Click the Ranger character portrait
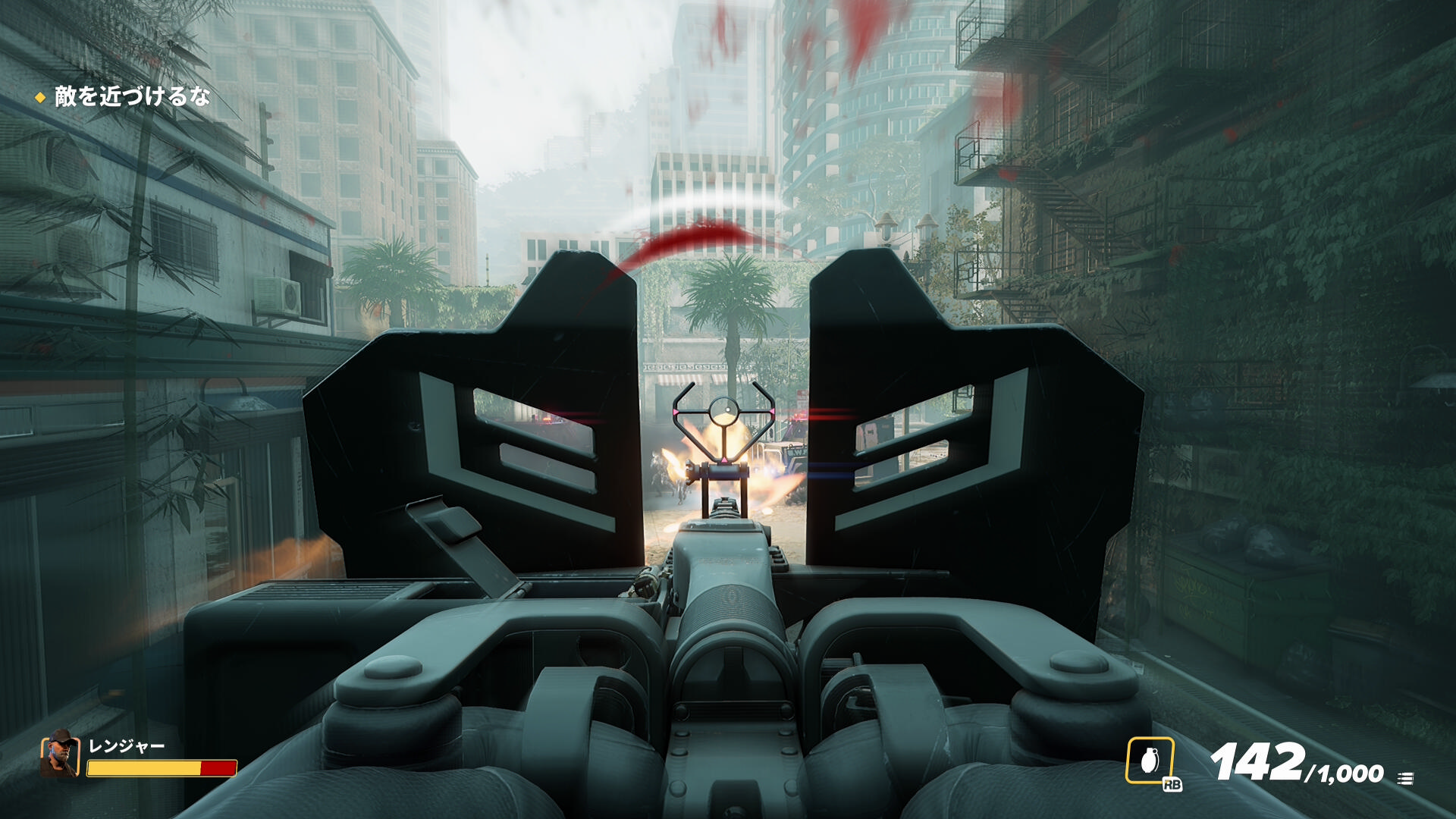1456x819 pixels. pos(60,755)
